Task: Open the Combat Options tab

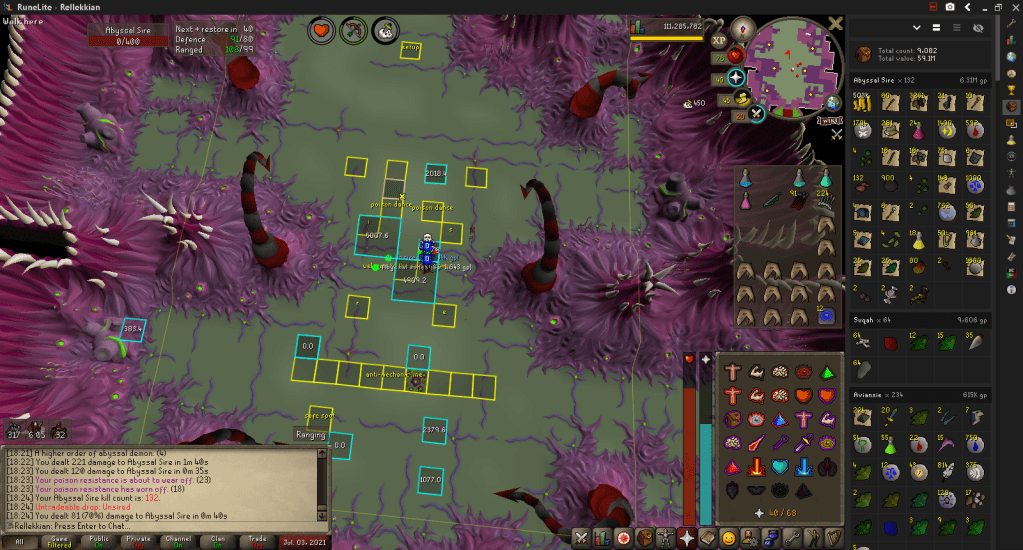Action: [583, 539]
